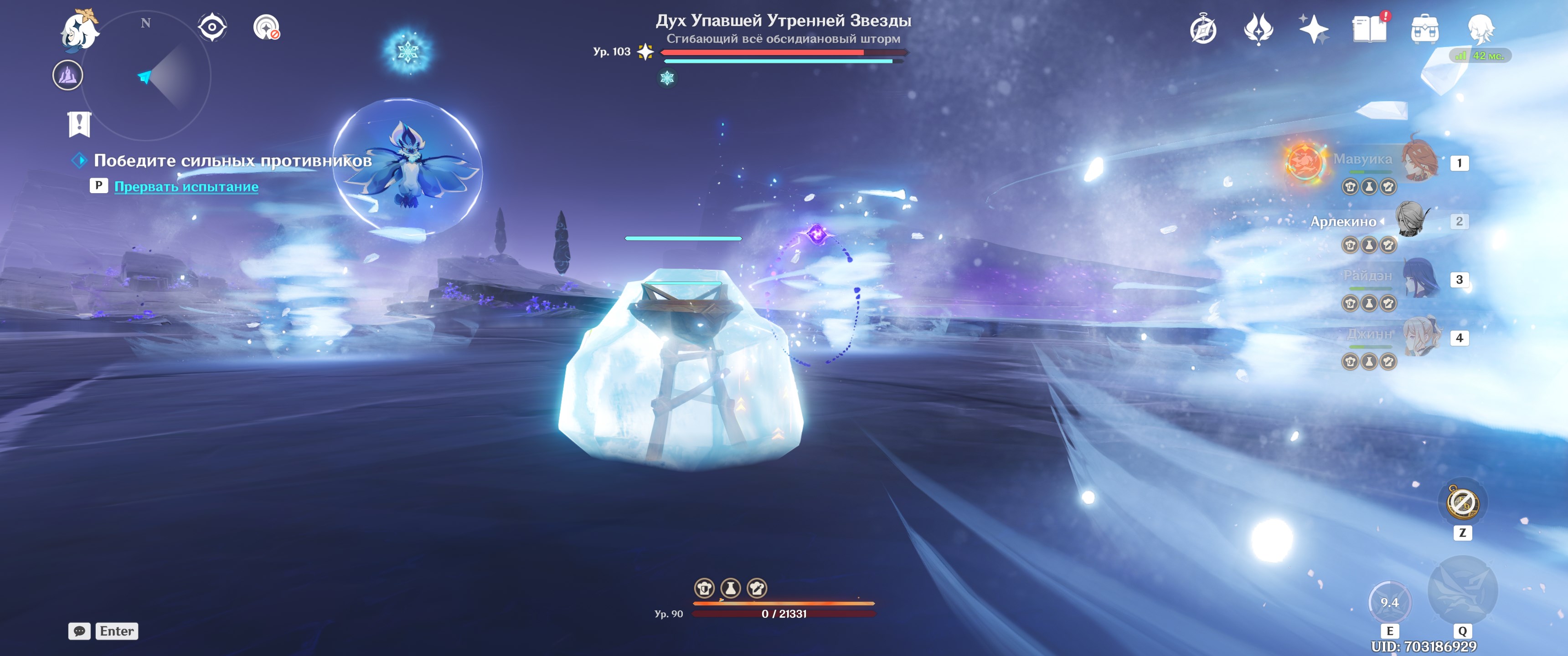Open the purple domain icon beside minimap
Image resolution: width=1568 pixels, height=656 pixels.
point(67,76)
